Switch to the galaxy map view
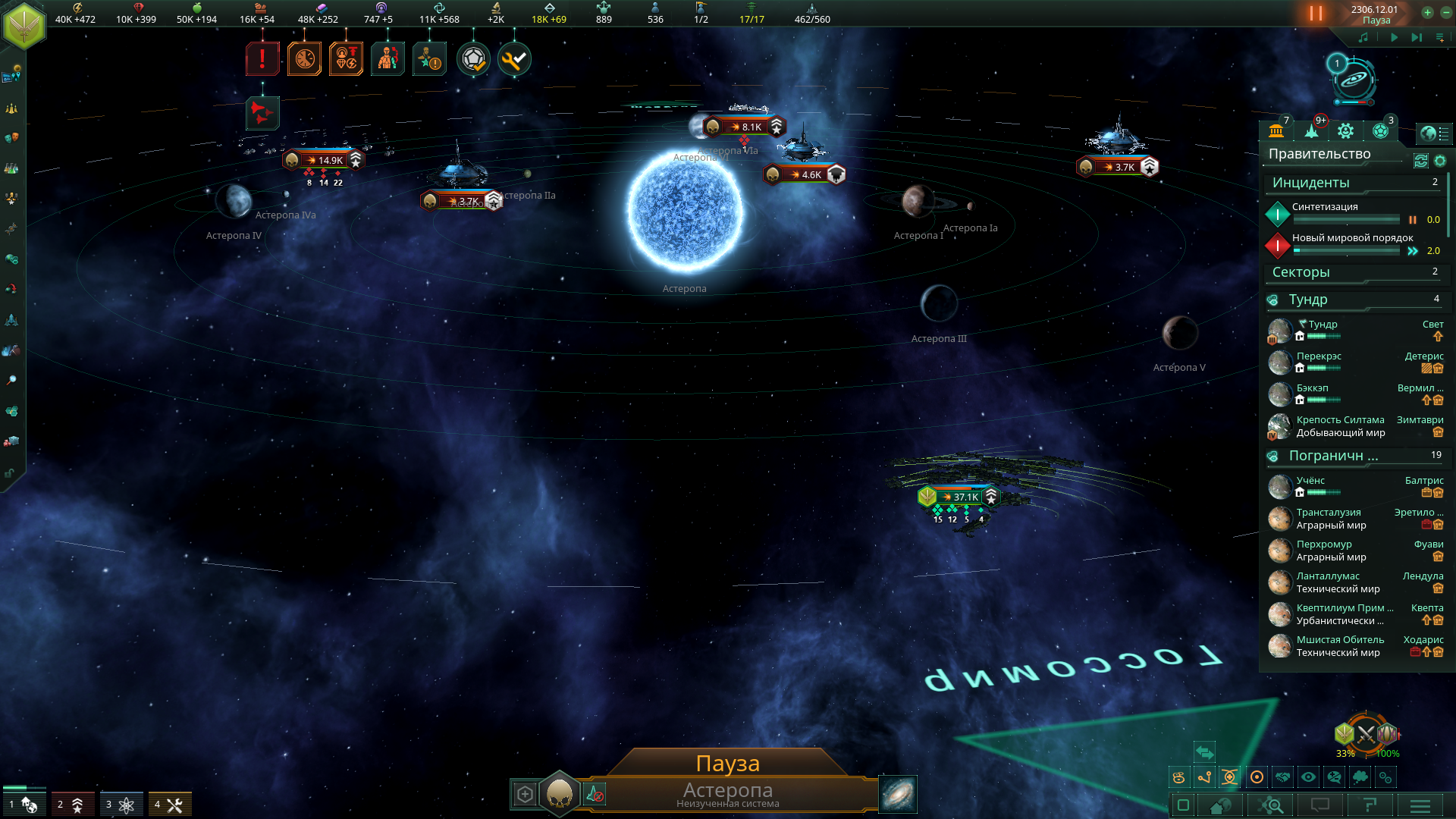The width and height of the screenshot is (1456, 819). tap(898, 794)
